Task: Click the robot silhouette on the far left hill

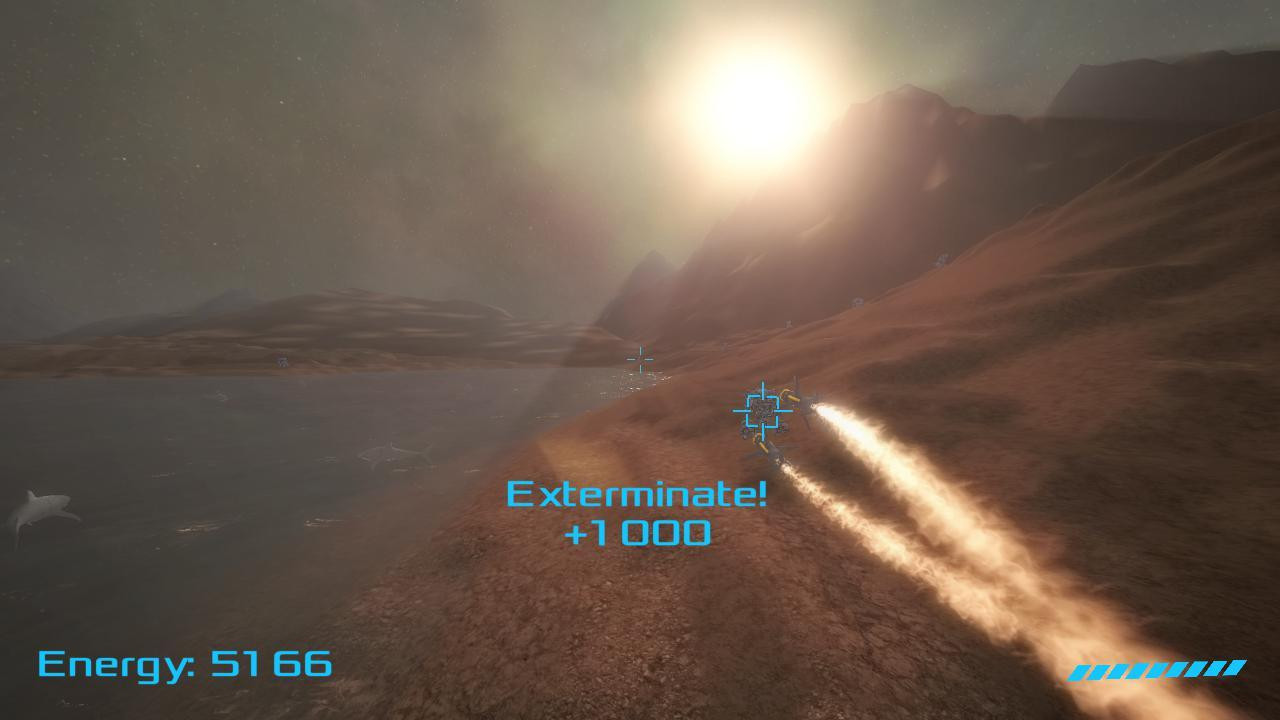Action: pyautogui.click(x=283, y=361)
